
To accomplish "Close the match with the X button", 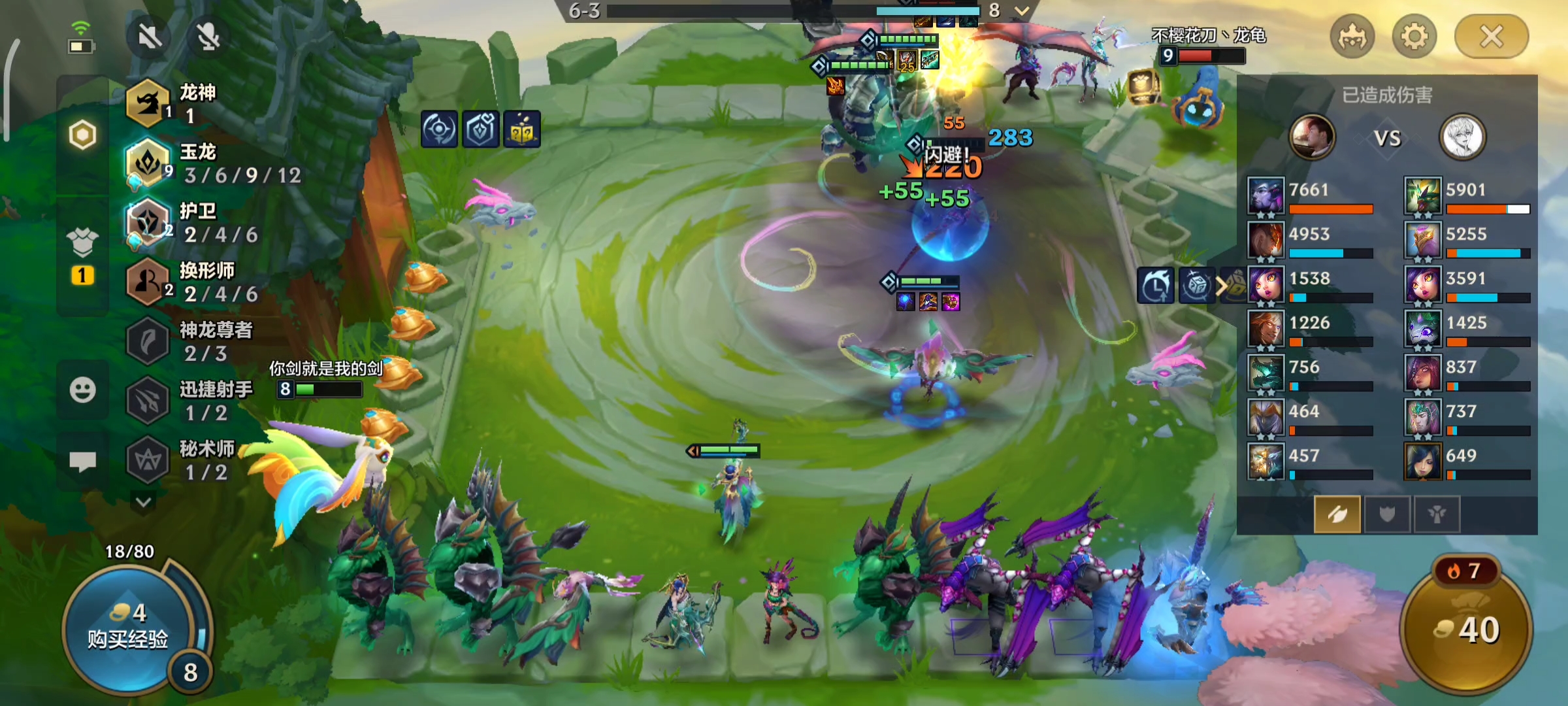I will (x=1491, y=37).
